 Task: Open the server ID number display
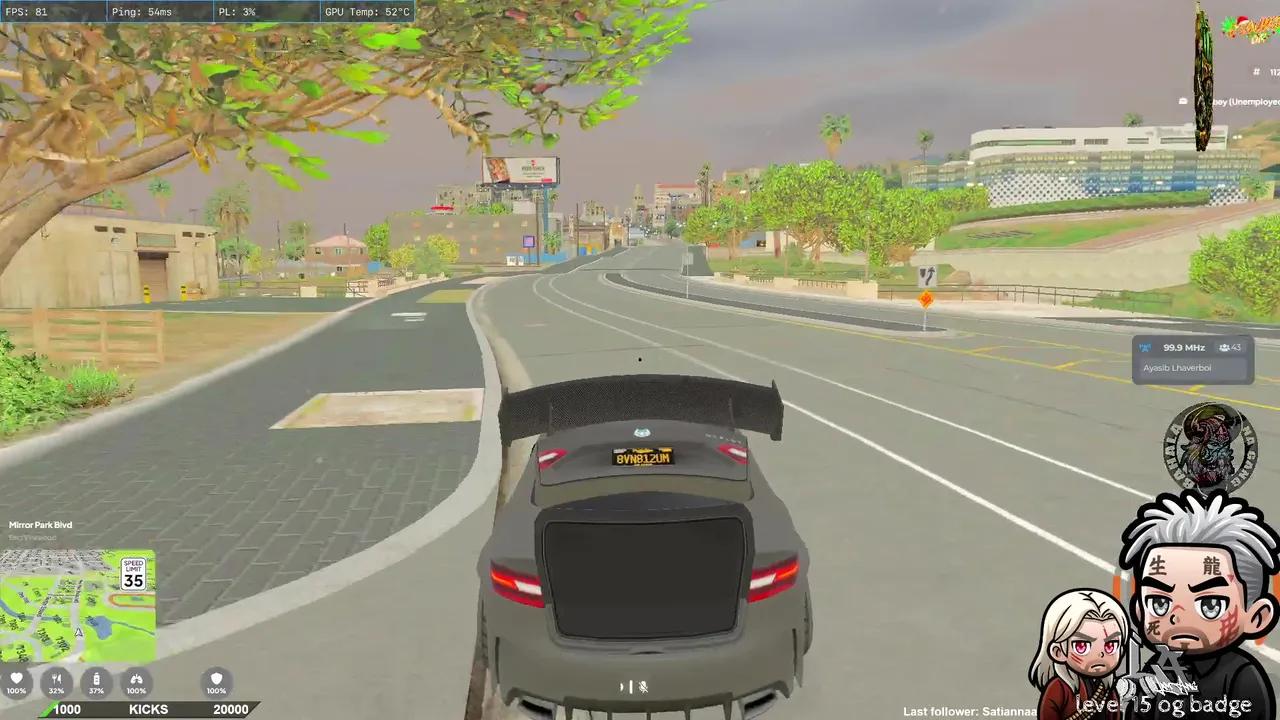pyautogui.click(x=1263, y=72)
